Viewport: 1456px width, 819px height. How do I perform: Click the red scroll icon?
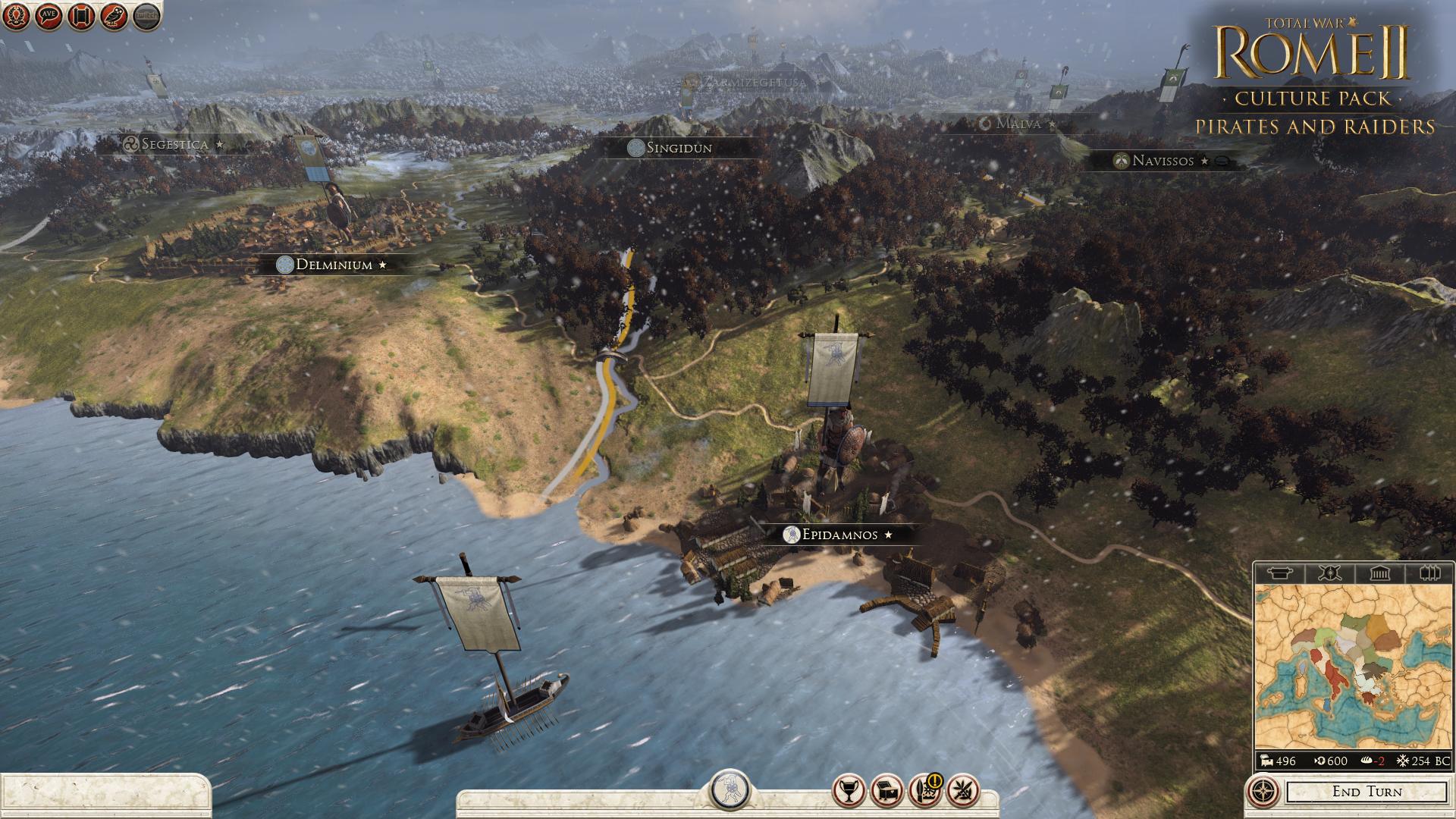click(81, 16)
